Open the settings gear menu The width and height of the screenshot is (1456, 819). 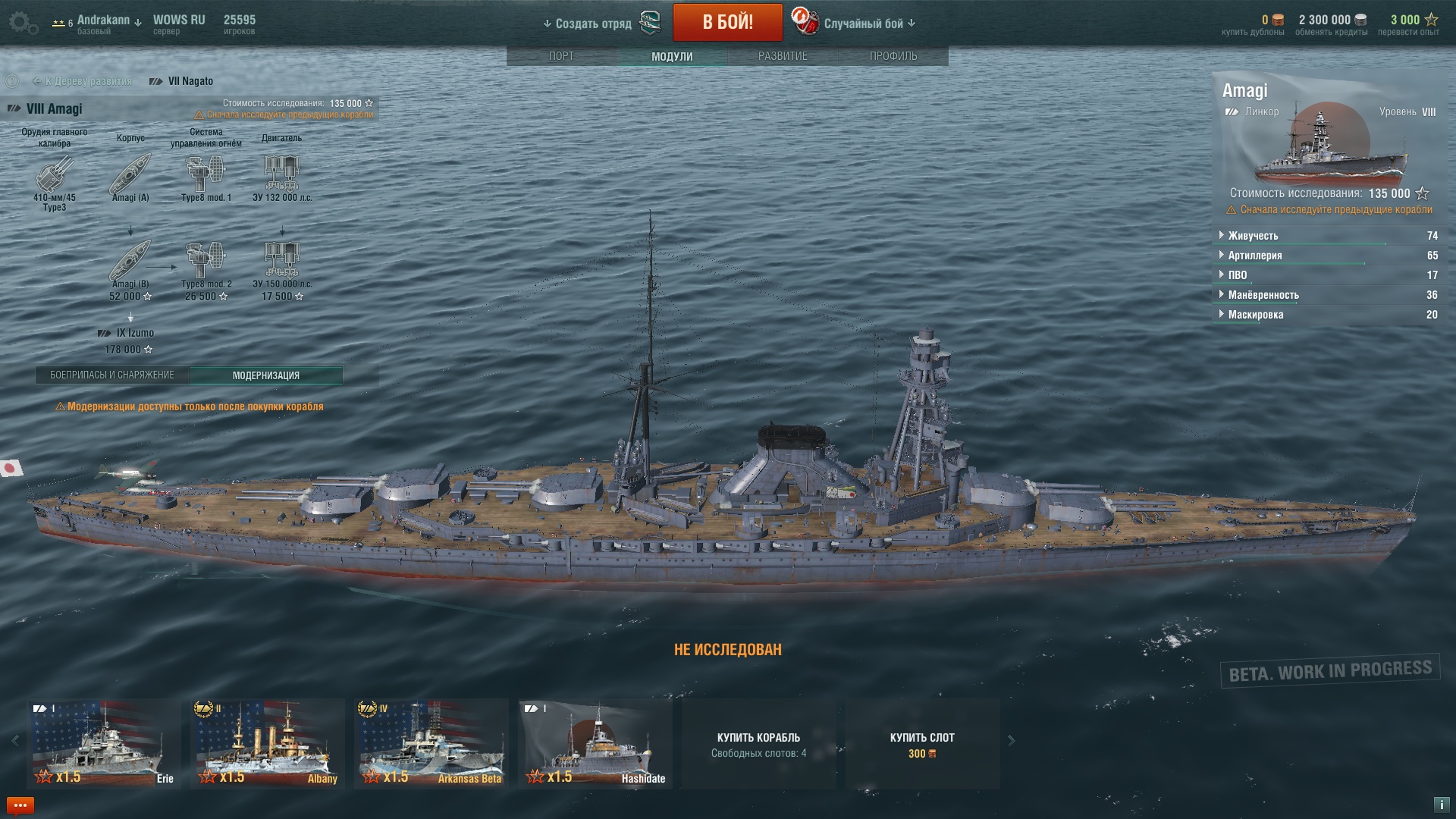point(23,23)
